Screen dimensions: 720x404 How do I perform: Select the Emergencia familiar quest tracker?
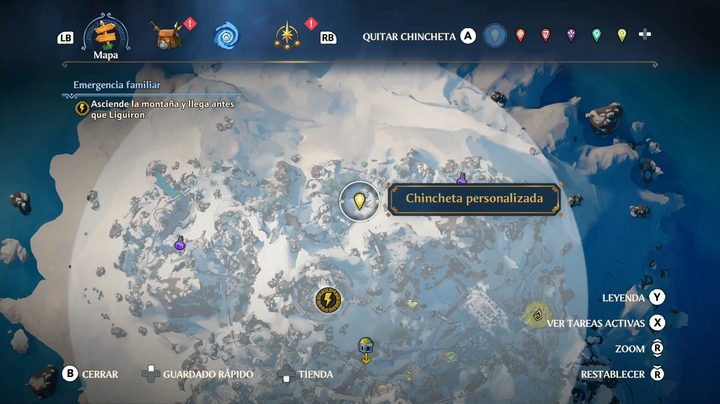[x=117, y=86]
